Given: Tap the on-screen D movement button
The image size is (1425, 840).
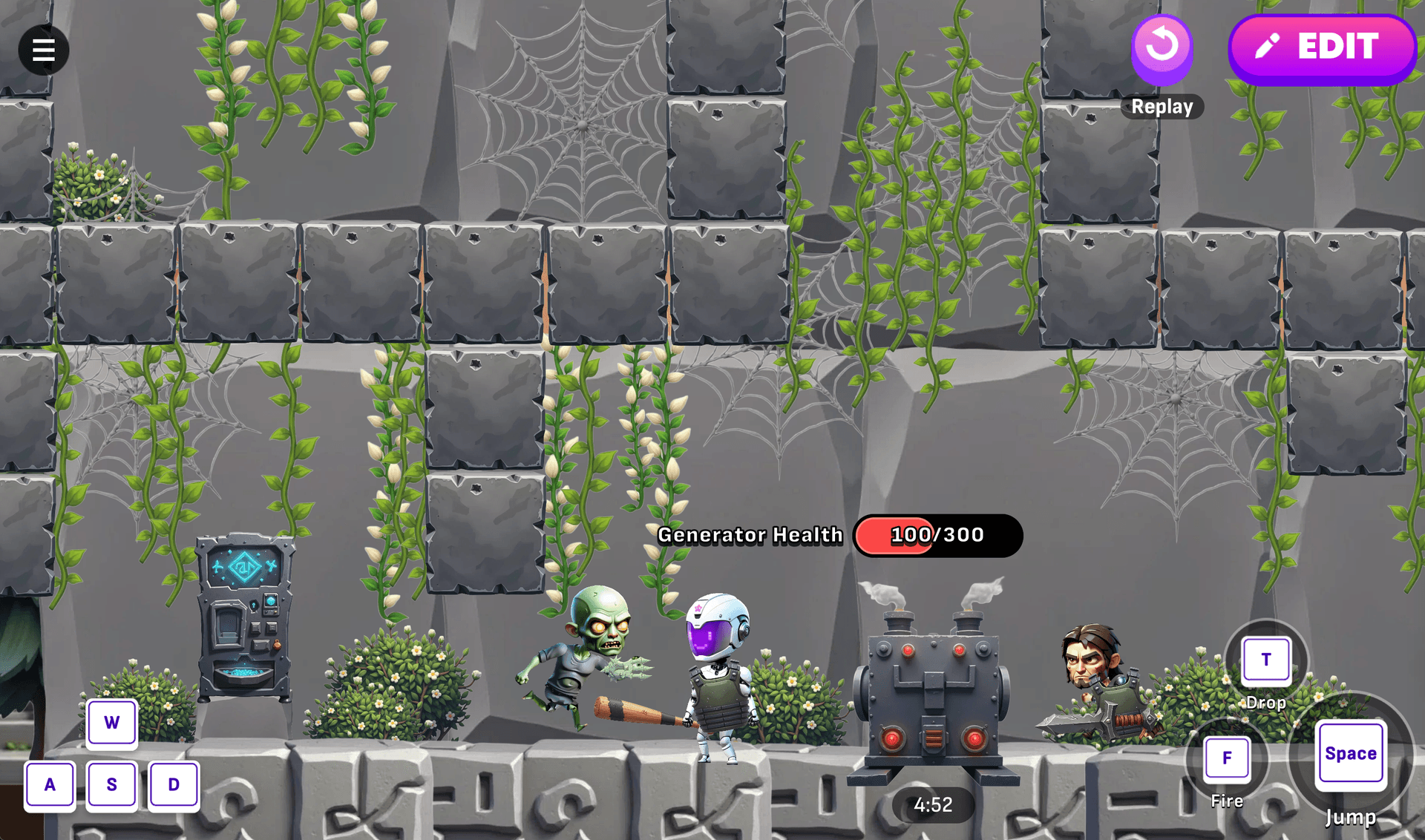Looking at the screenshot, I should 174,784.
